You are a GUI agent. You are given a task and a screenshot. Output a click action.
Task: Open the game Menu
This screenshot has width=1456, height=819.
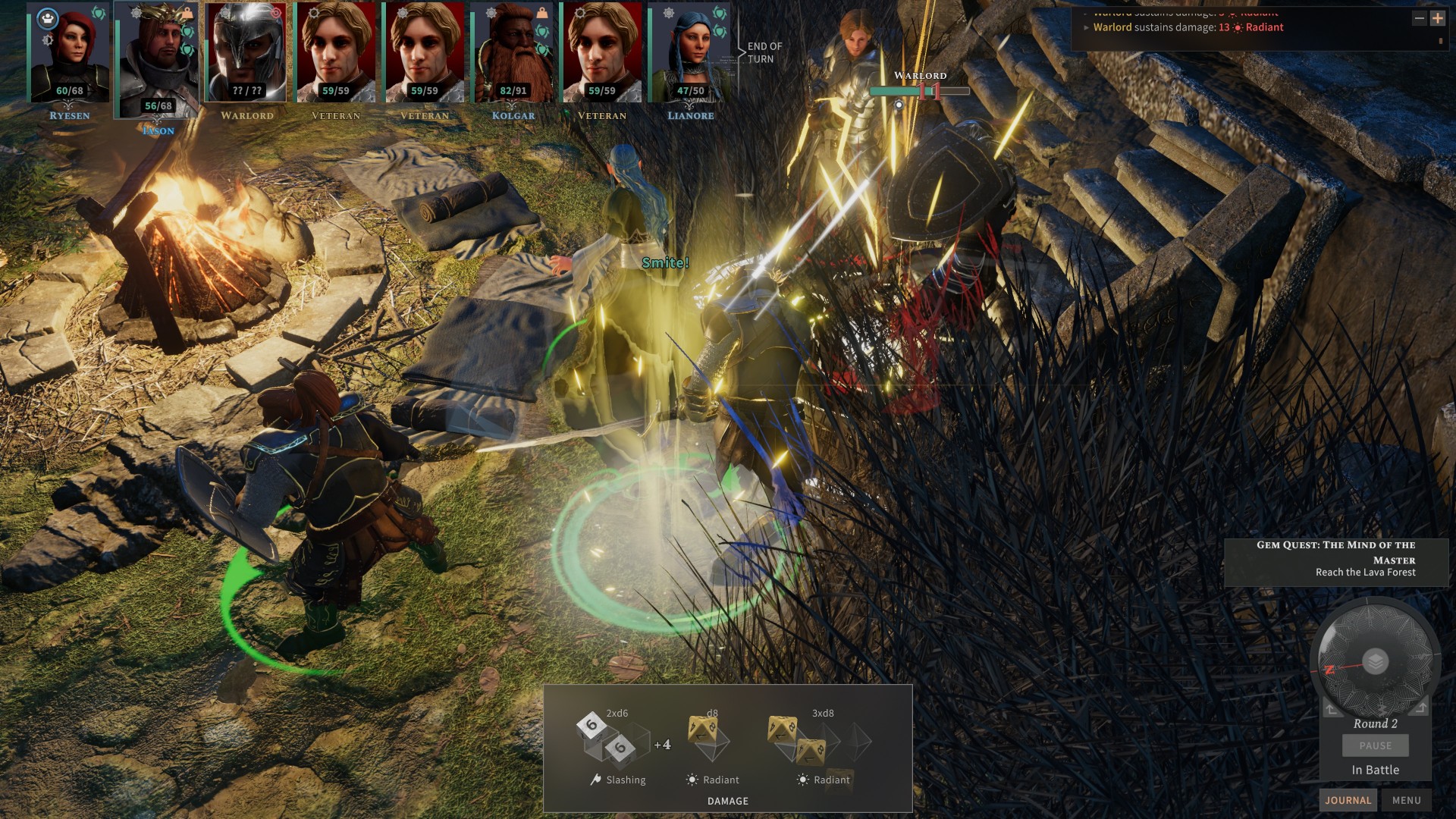(x=1406, y=800)
